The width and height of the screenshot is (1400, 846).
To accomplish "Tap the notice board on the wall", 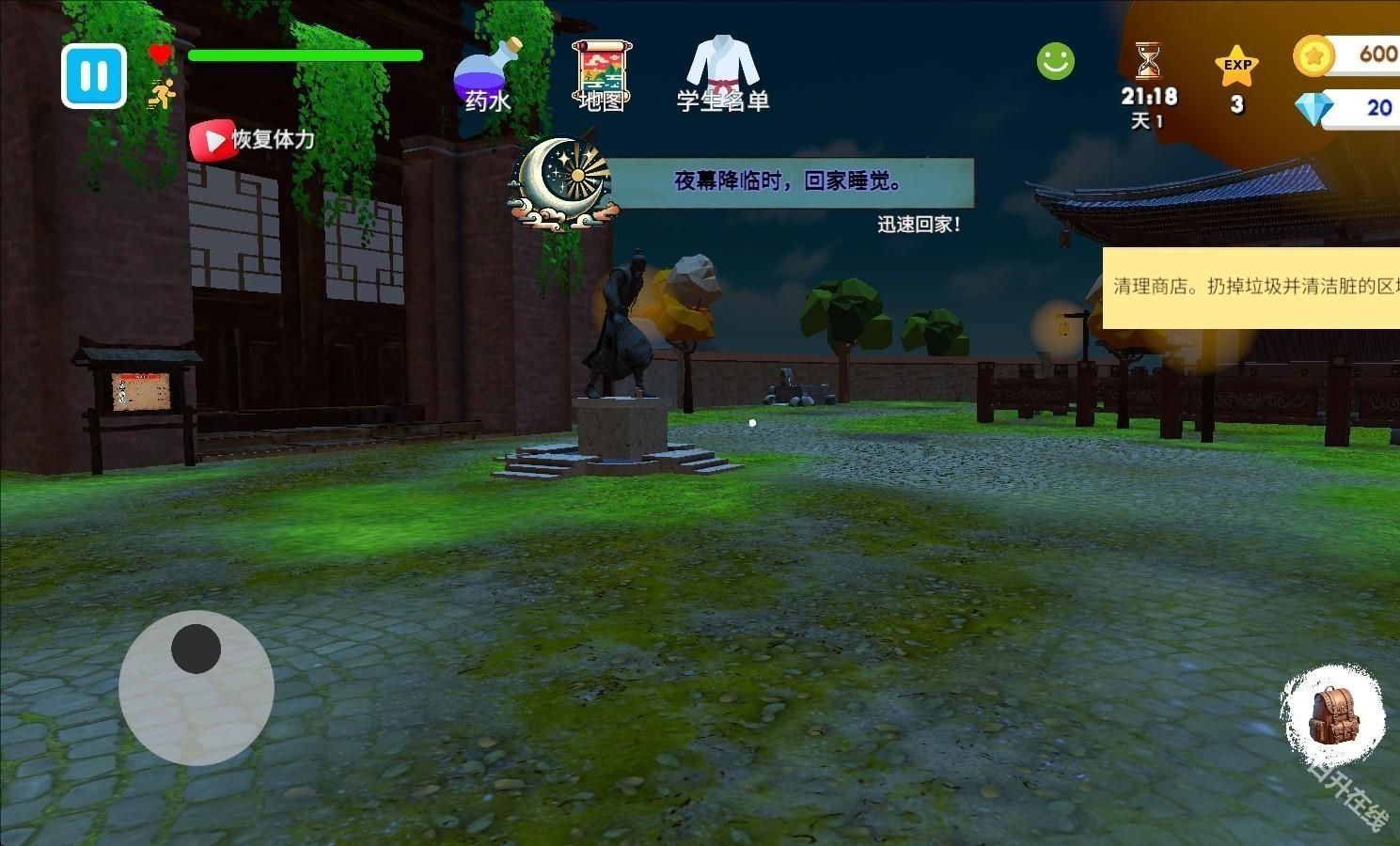I will click(141, 393).
